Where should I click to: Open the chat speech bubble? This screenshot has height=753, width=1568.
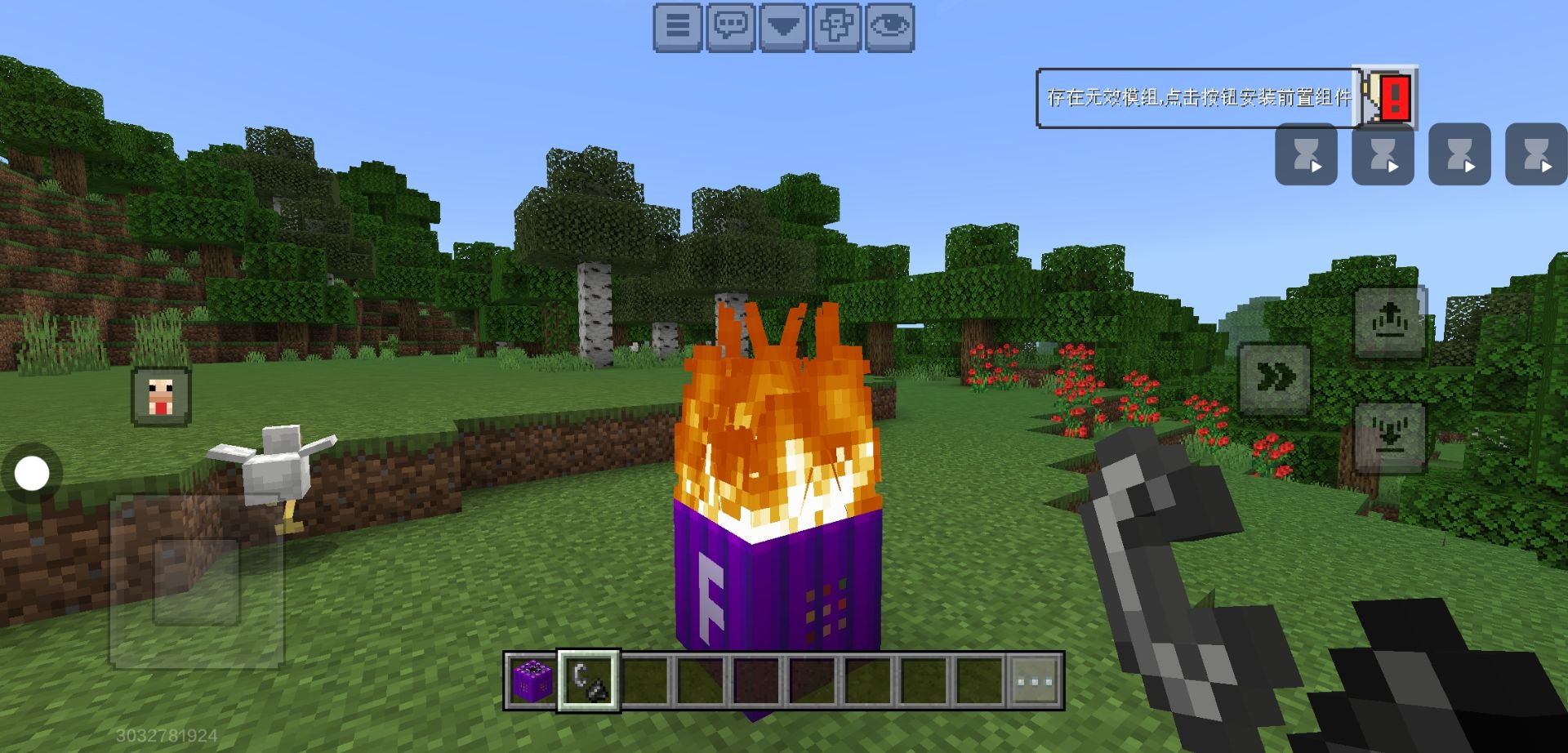(x=730, y=27)
